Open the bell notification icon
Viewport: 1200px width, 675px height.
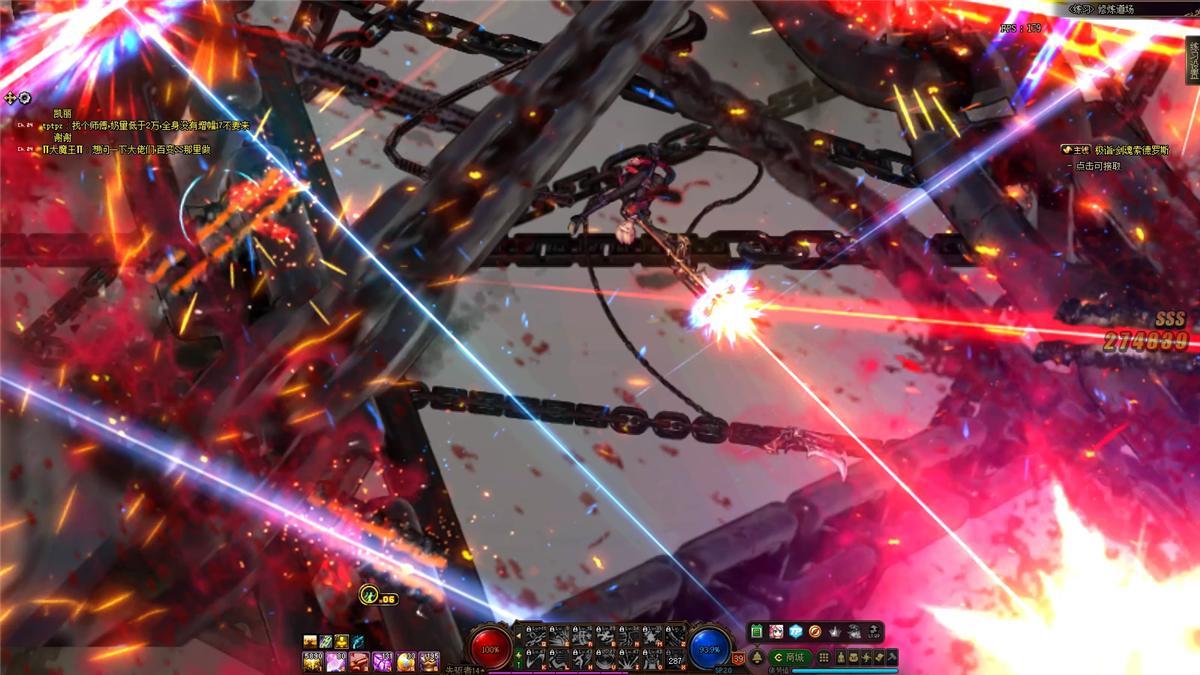click(757, 657)
